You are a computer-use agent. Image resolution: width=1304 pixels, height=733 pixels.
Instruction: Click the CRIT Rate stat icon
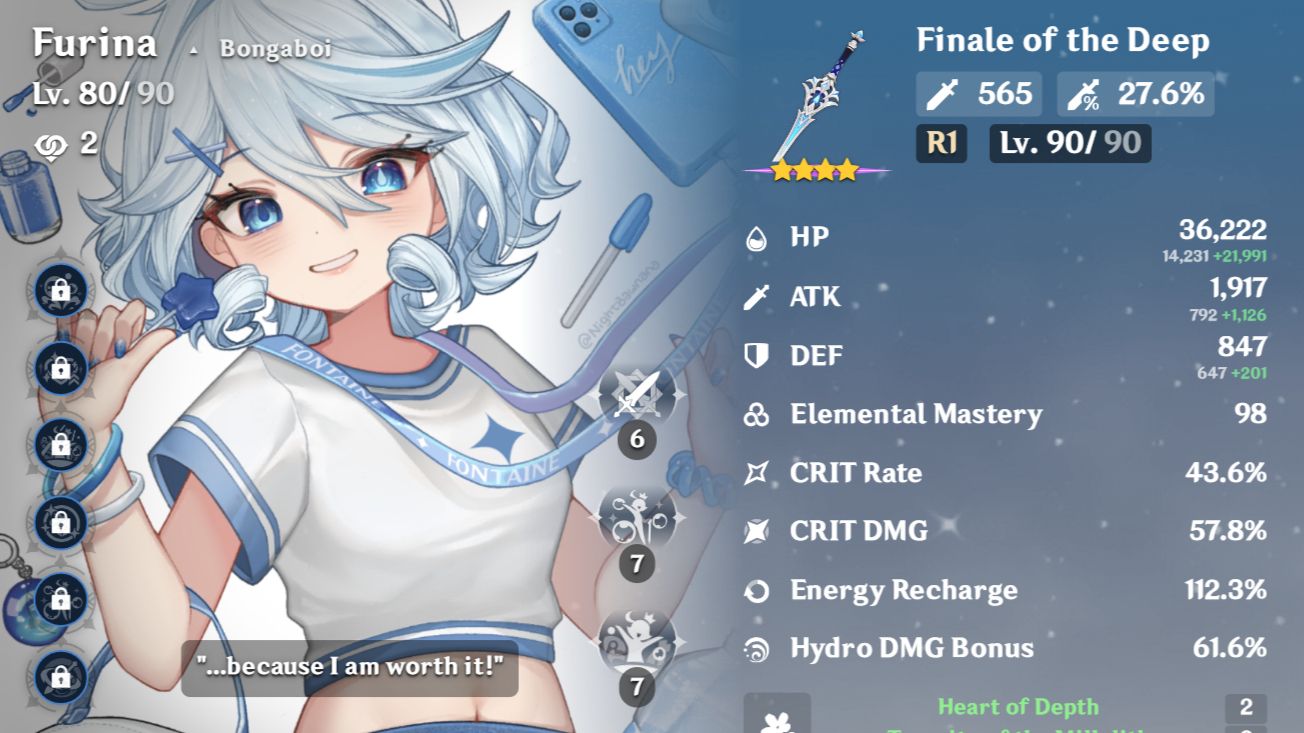click(x=758, y=473)
